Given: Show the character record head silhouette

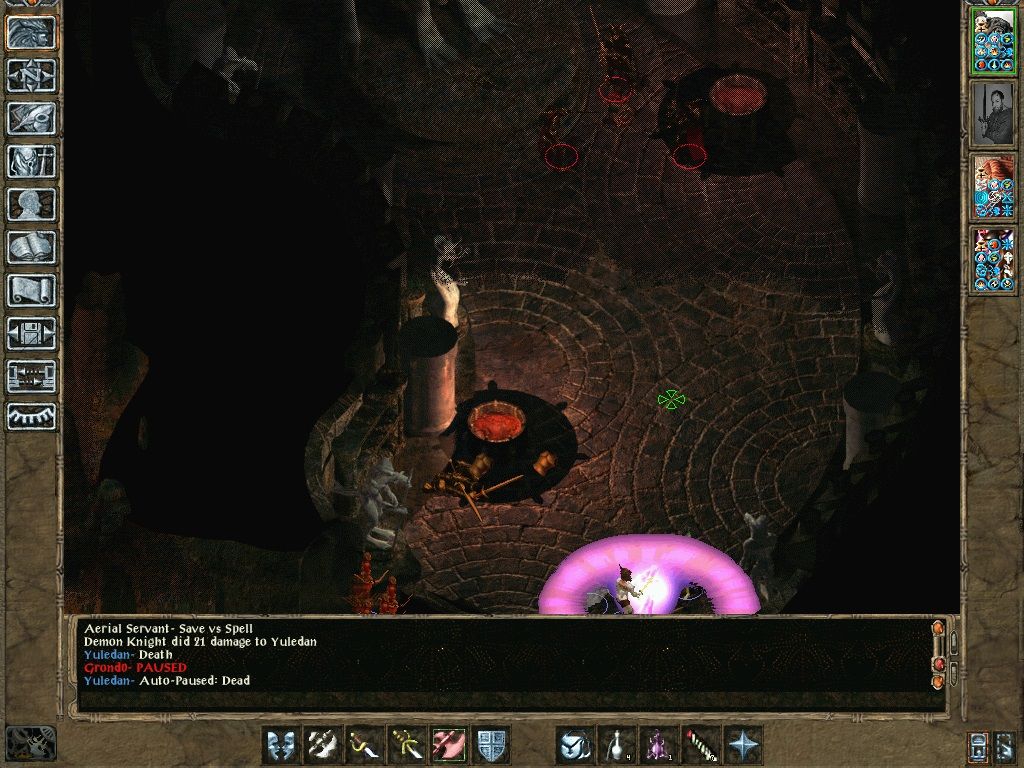Looking at the screenshot, I should point(31,204).
